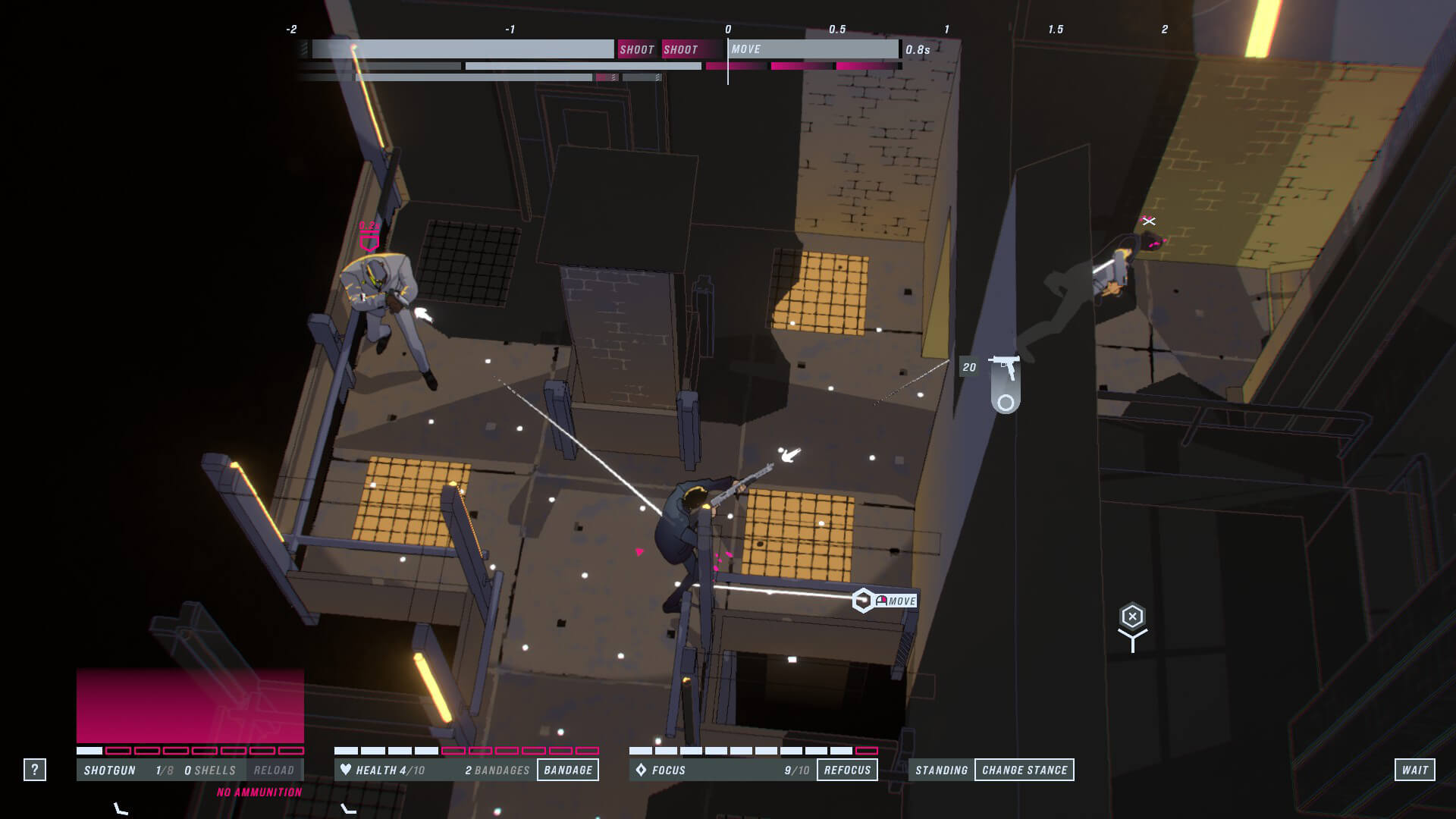Click the Change Stance button
The image size is (1456, 819).
[1025, 770]
